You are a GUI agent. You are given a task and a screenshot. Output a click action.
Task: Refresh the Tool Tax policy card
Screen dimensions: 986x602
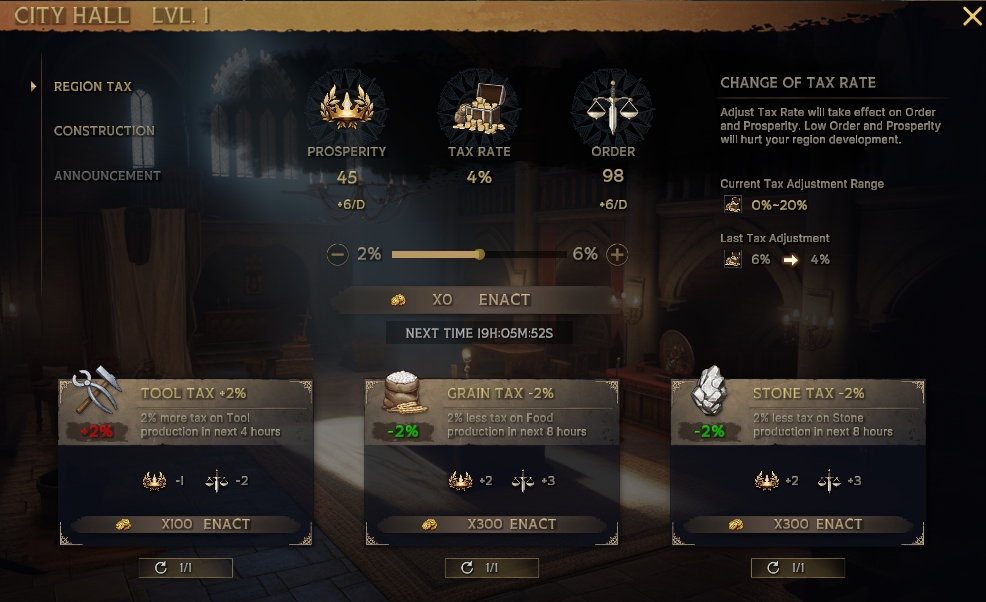[186, 568]
